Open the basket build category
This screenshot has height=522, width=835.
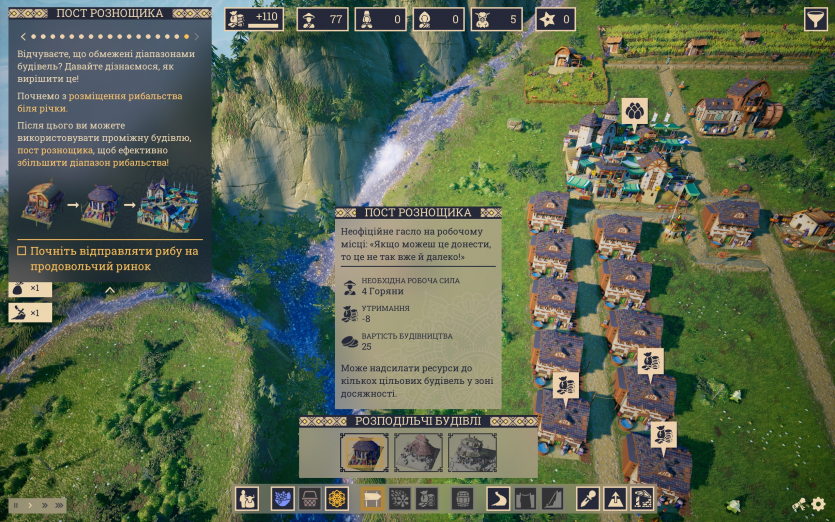310,498
